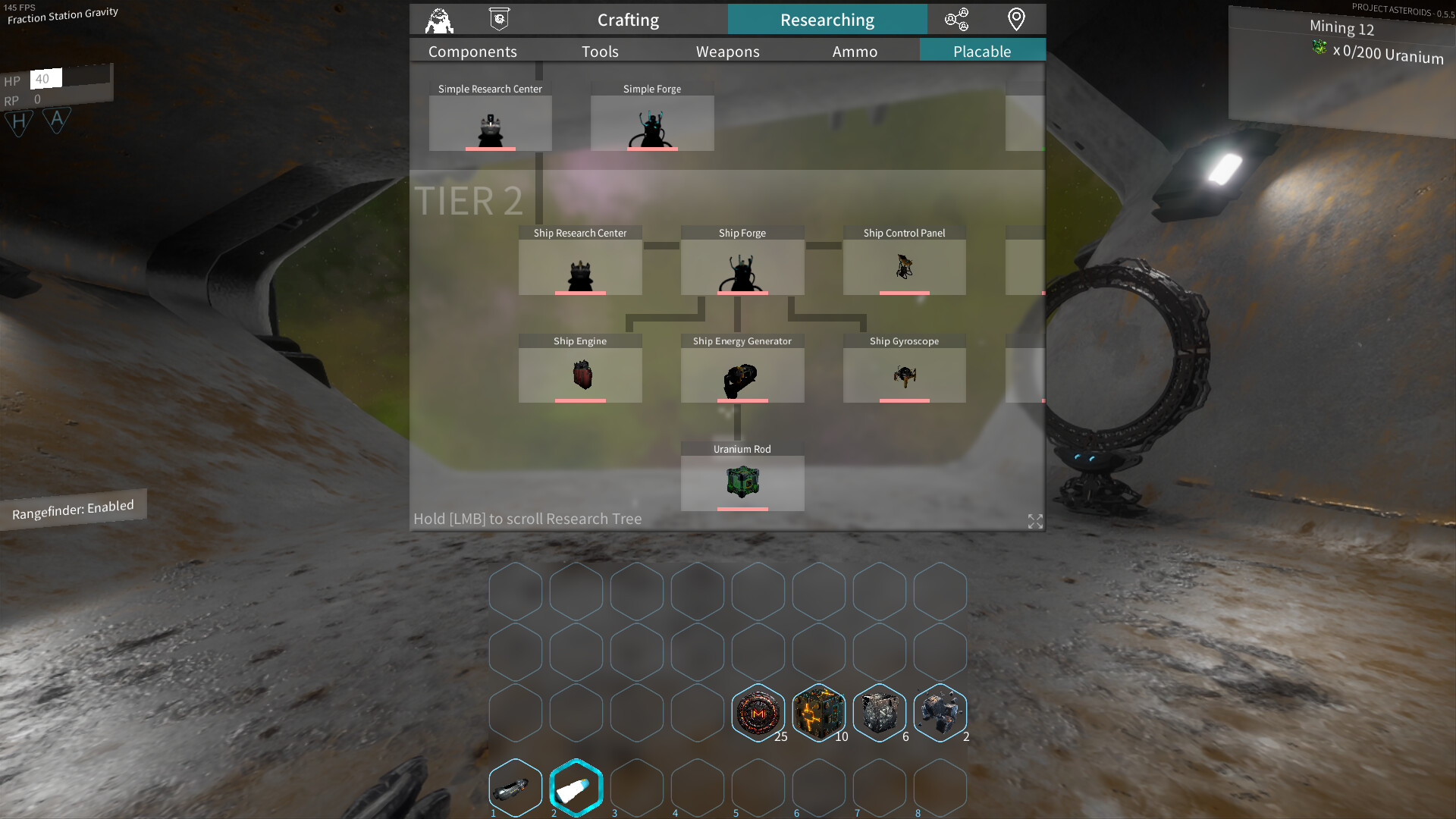
Task: Select the Simple Research Center node
Action: (x=490, y=123)
